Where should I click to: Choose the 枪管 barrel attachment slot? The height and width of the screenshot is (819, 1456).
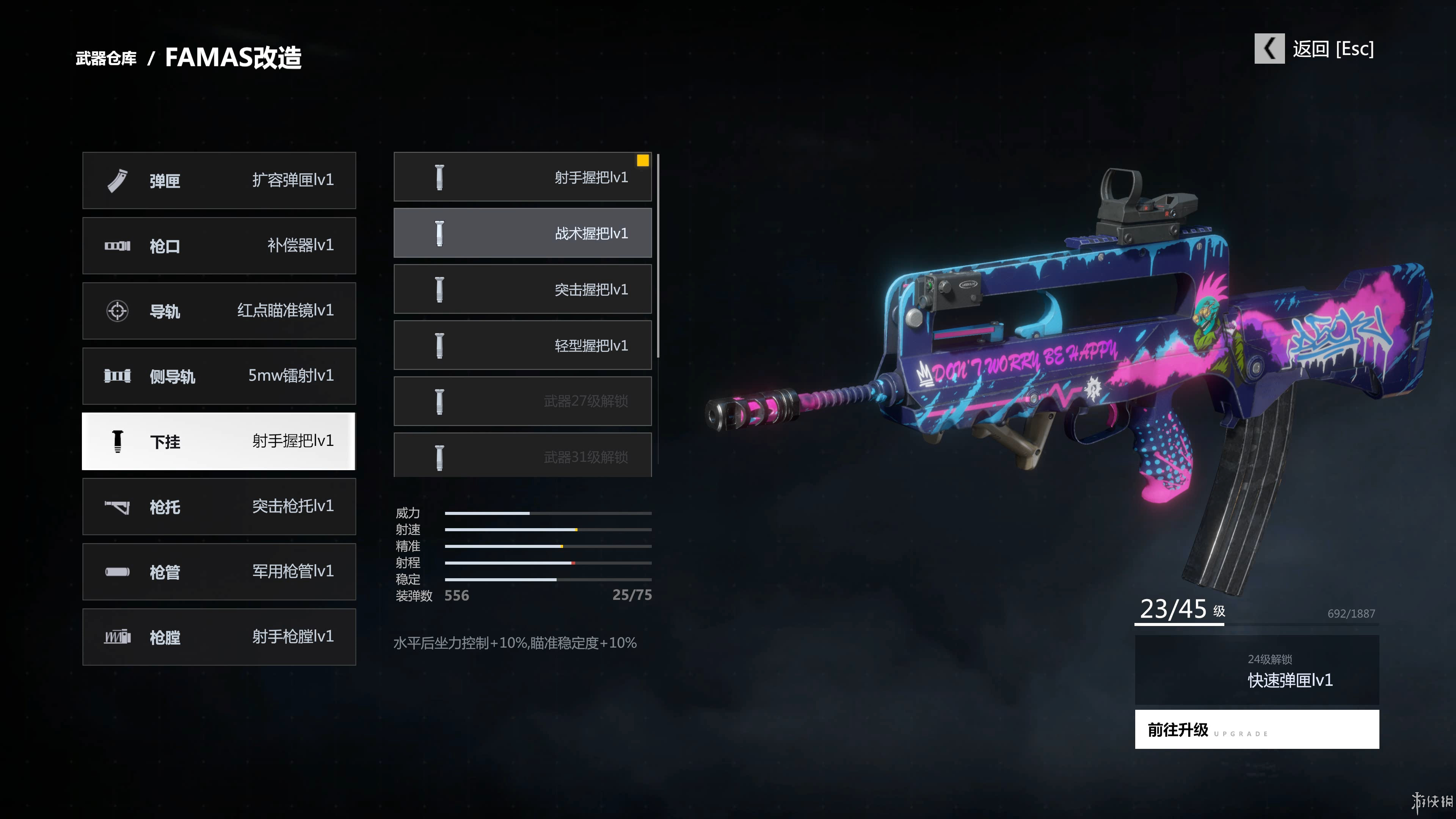219,571
